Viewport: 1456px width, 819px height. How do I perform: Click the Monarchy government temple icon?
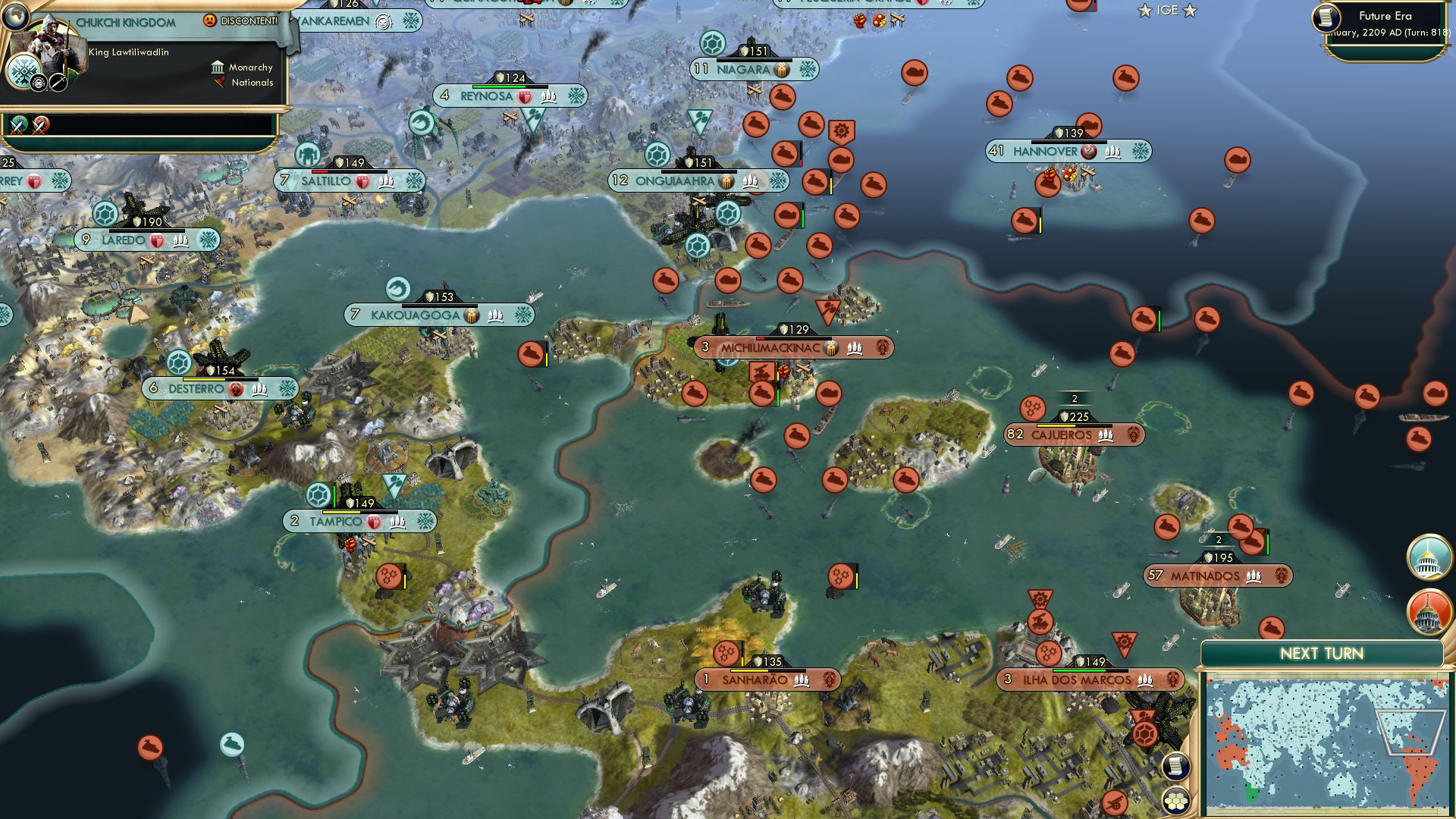tap(218, 67)
